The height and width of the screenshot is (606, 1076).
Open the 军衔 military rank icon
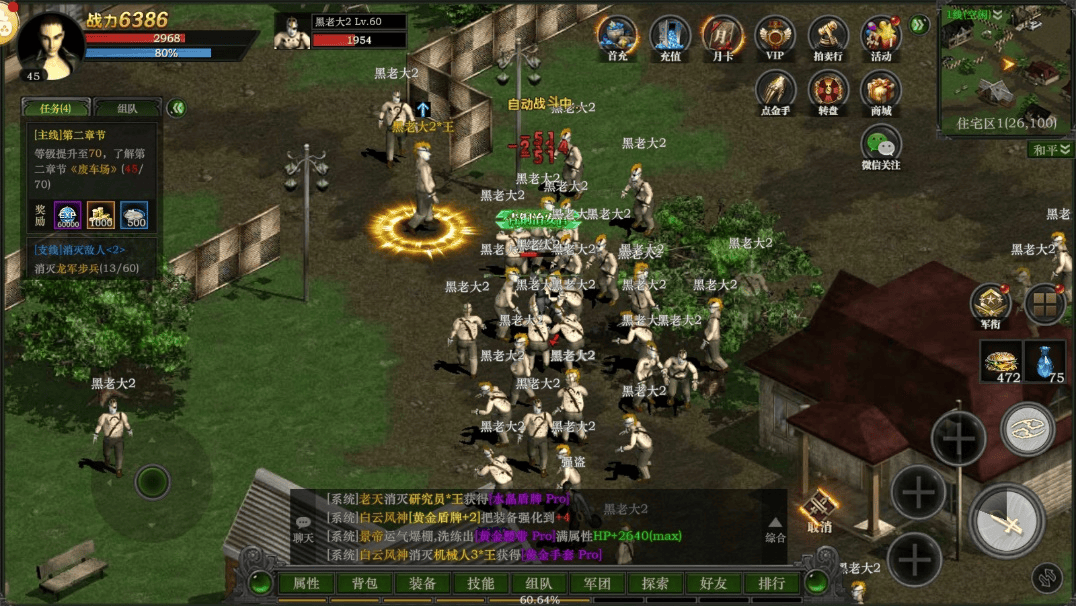point(990,304)
